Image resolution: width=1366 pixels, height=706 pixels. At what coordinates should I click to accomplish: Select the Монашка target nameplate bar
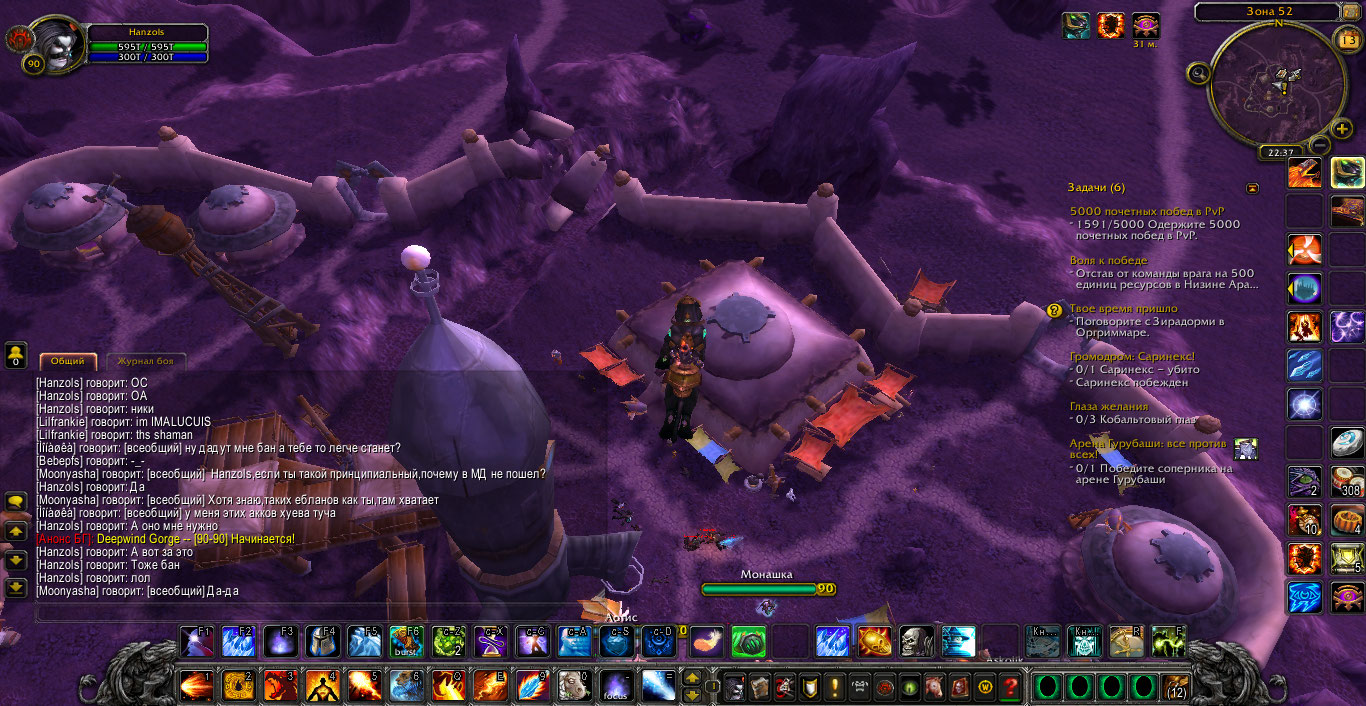click(x=765, y=589)
